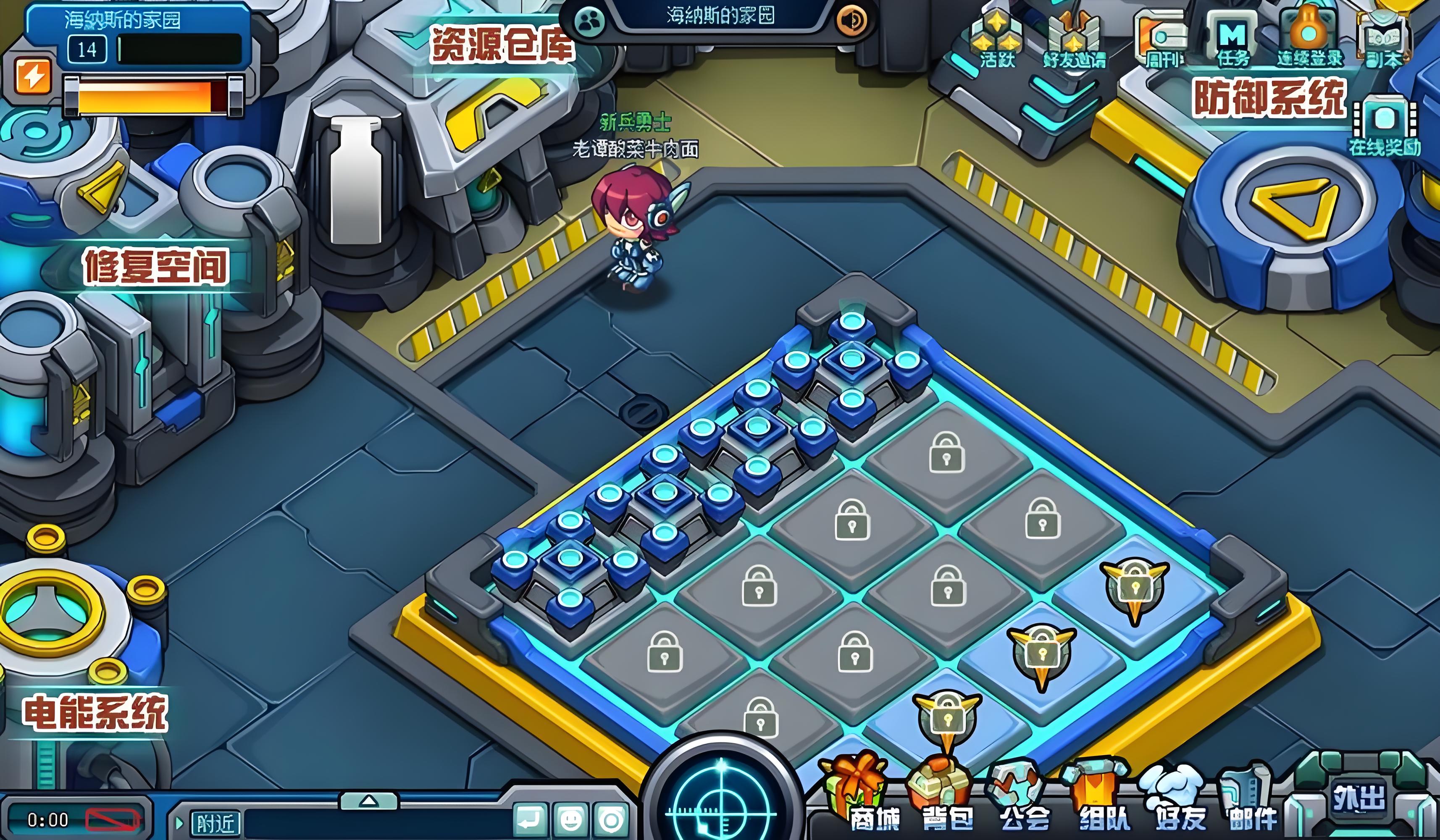Toggle the sound speaker button
Screen dimensions: 1440x840
(x=851, y=21)
